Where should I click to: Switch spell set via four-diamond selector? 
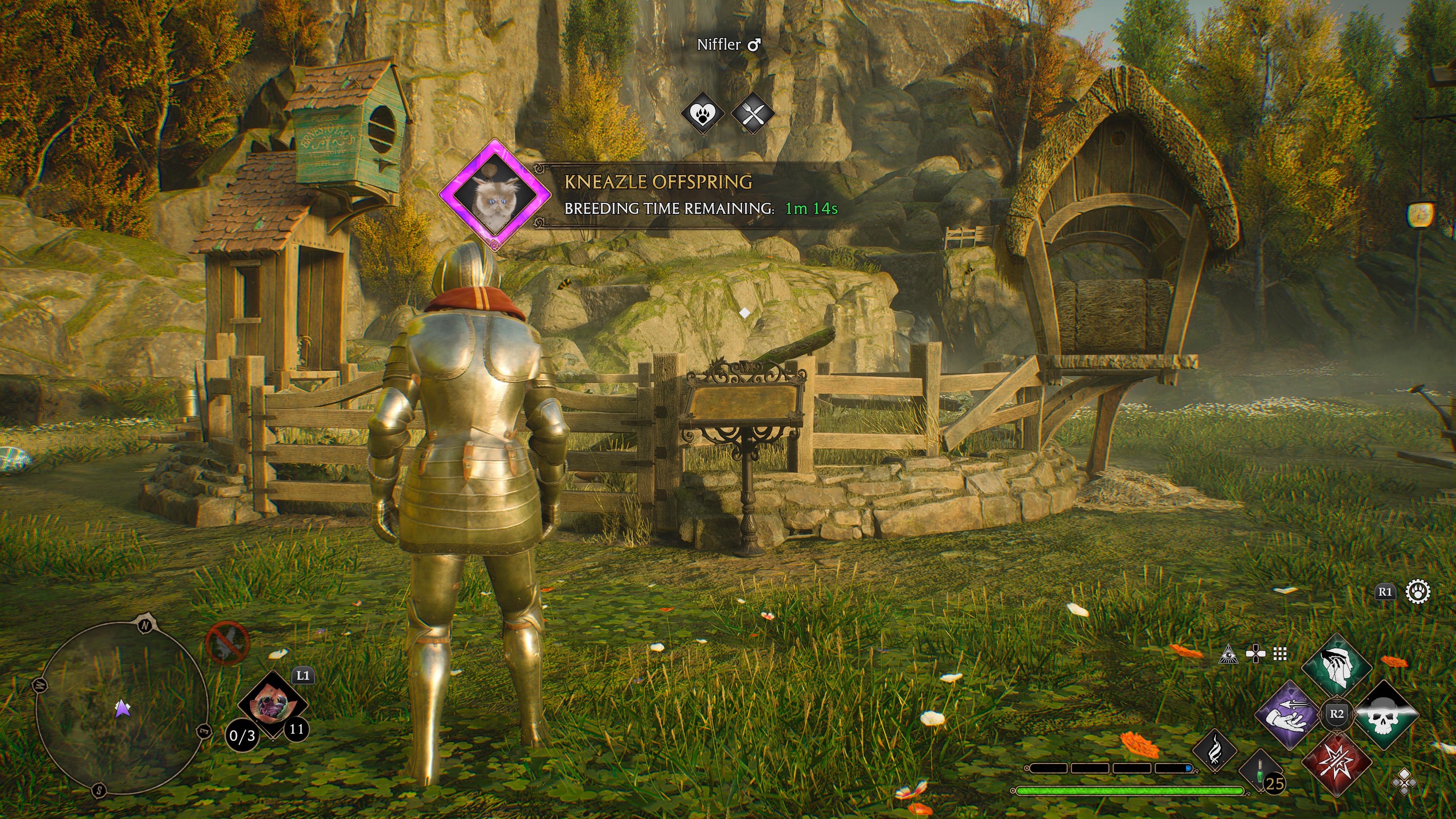[x=1404, y=782]
